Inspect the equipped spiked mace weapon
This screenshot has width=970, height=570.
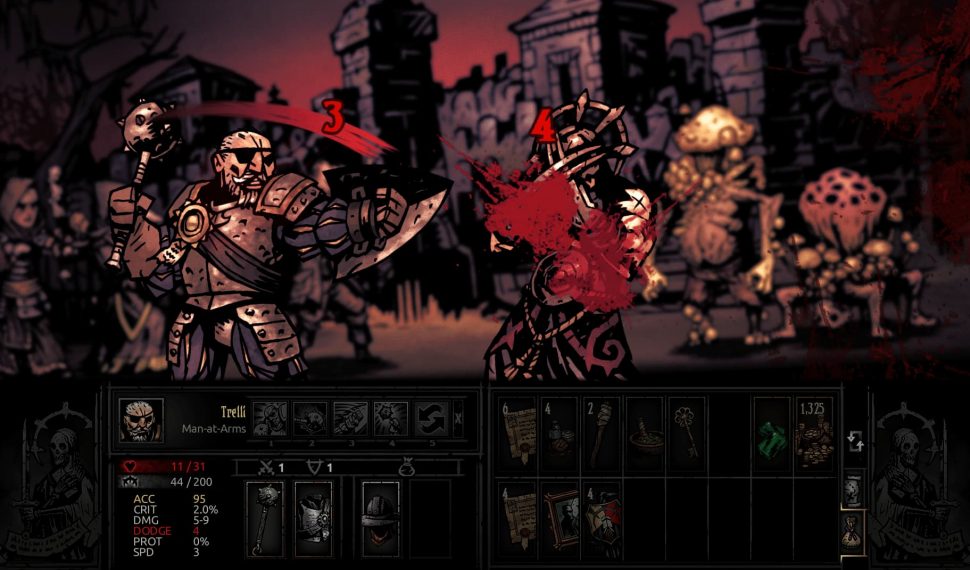[x=265, y=519]
